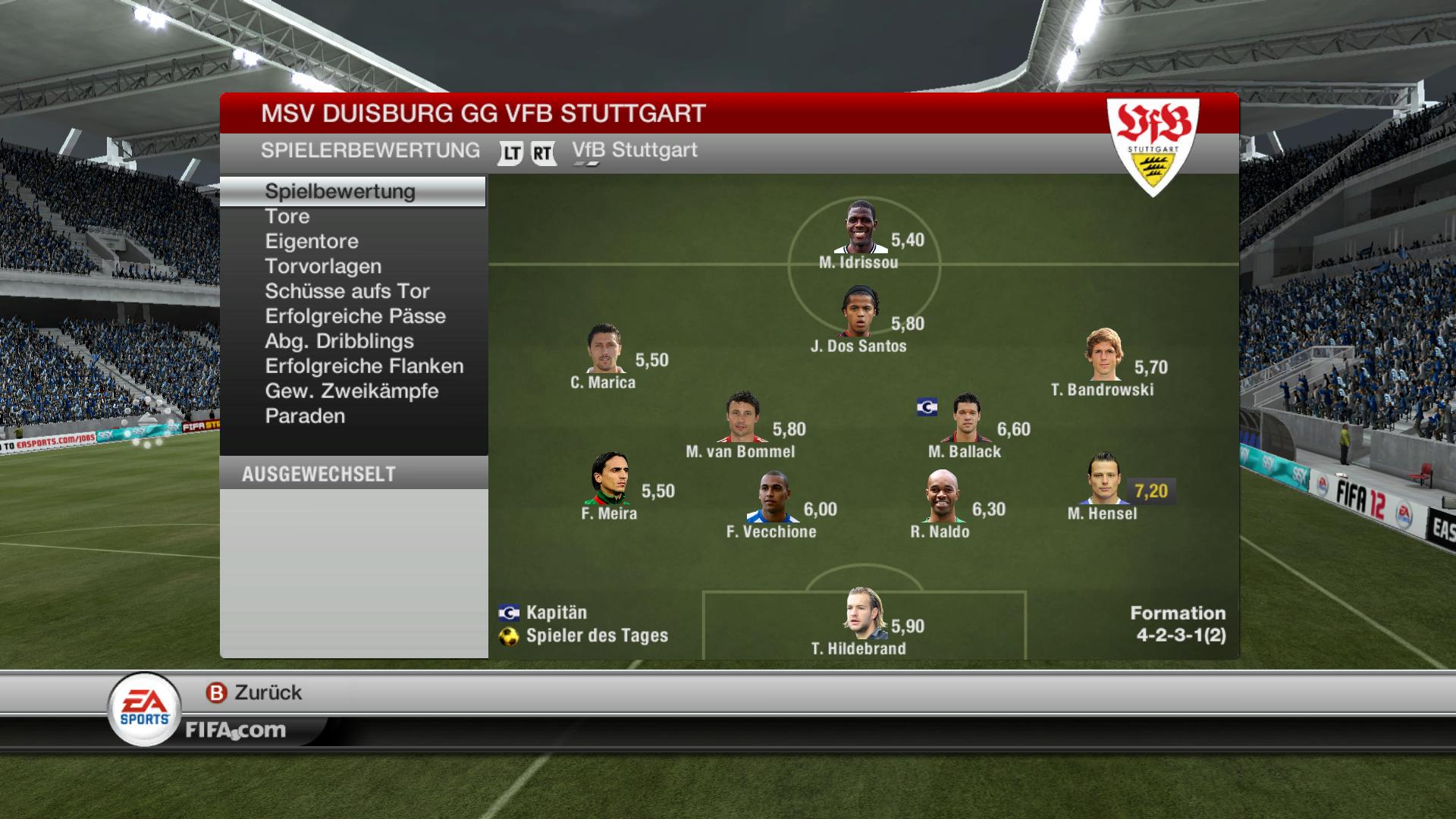
Task: Show Erfolgreiche Flanken statistics
Action: (364, 366)
